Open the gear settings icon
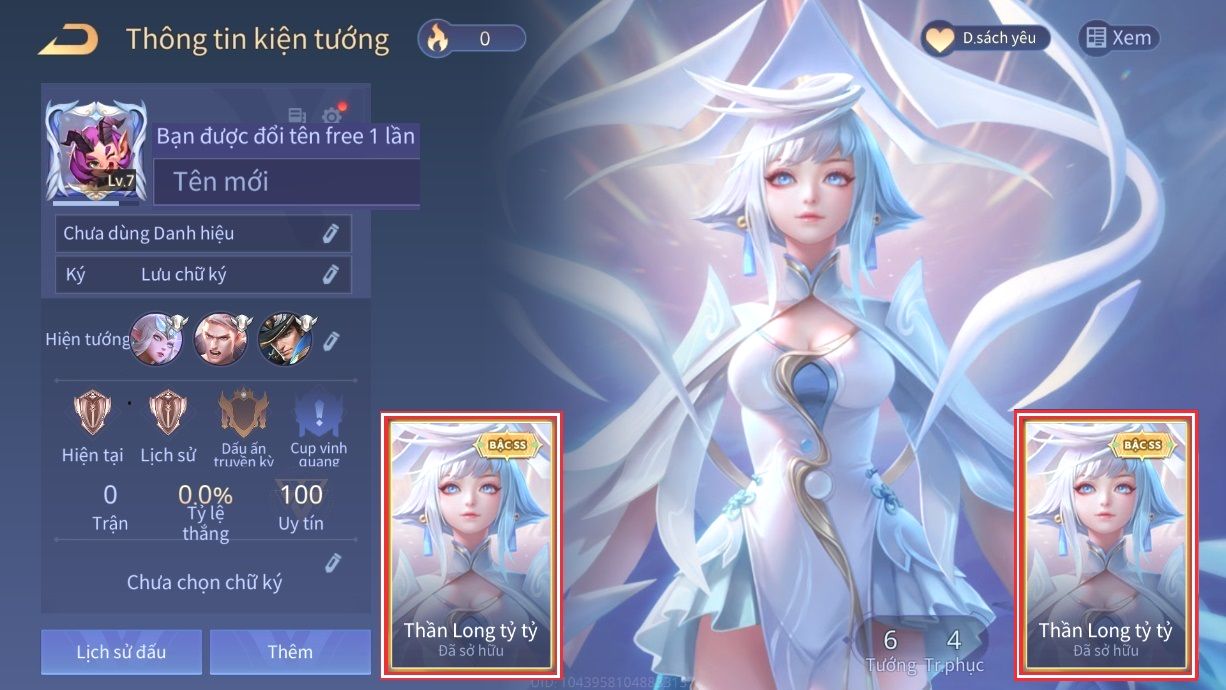This screenshot has width=1226, height=690. [331, 117]
